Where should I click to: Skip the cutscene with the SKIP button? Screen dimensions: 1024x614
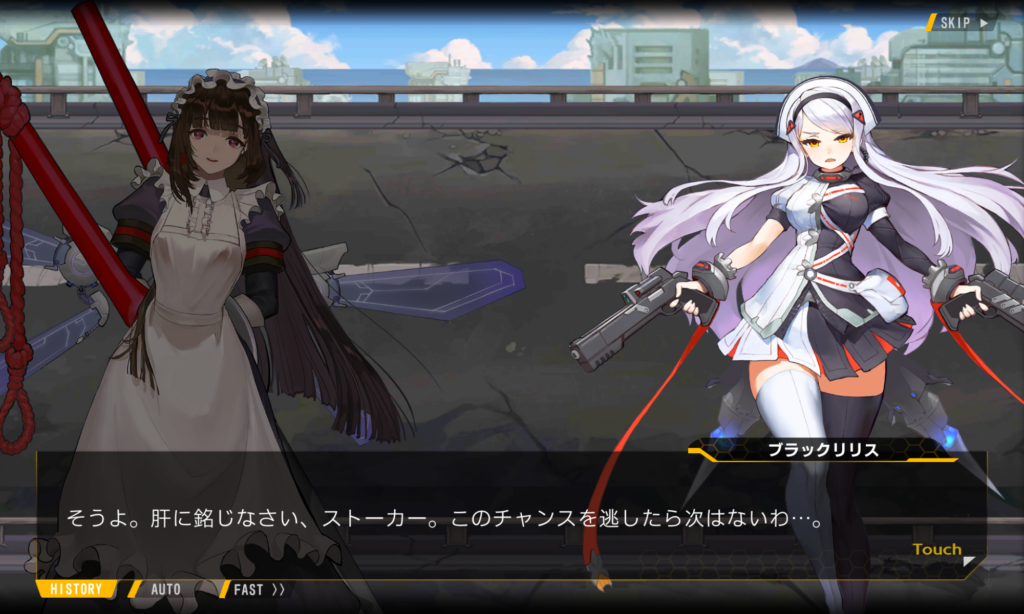pos(962,21)
